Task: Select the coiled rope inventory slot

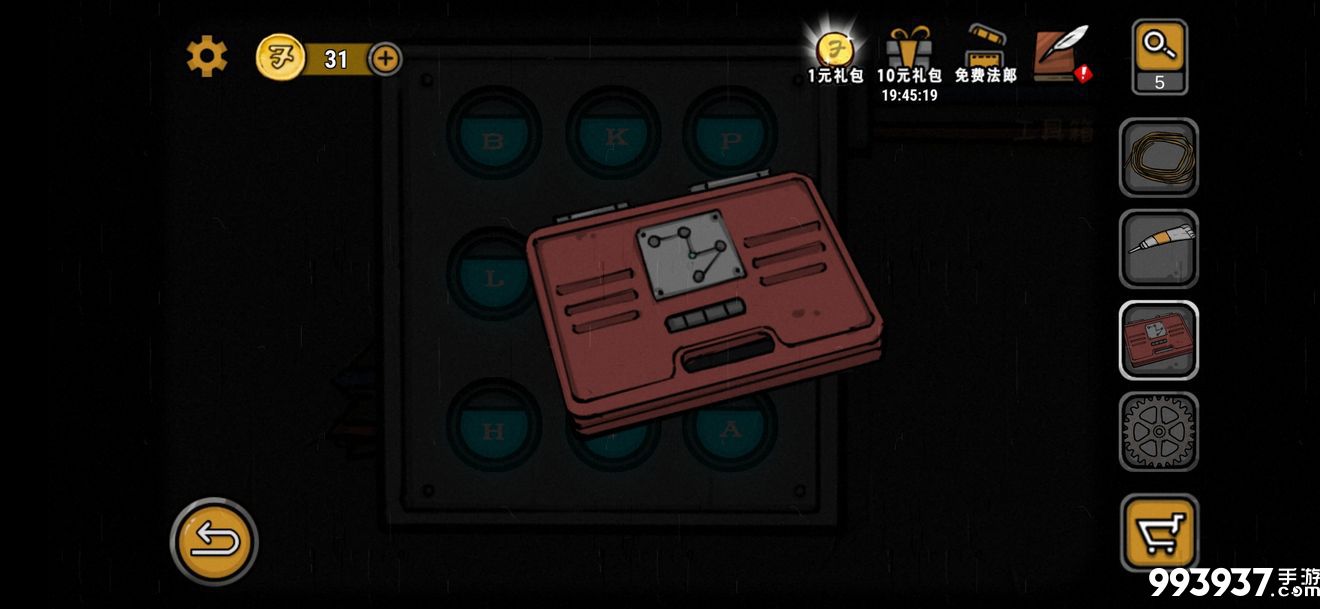Action: (x=1158, y=158)
